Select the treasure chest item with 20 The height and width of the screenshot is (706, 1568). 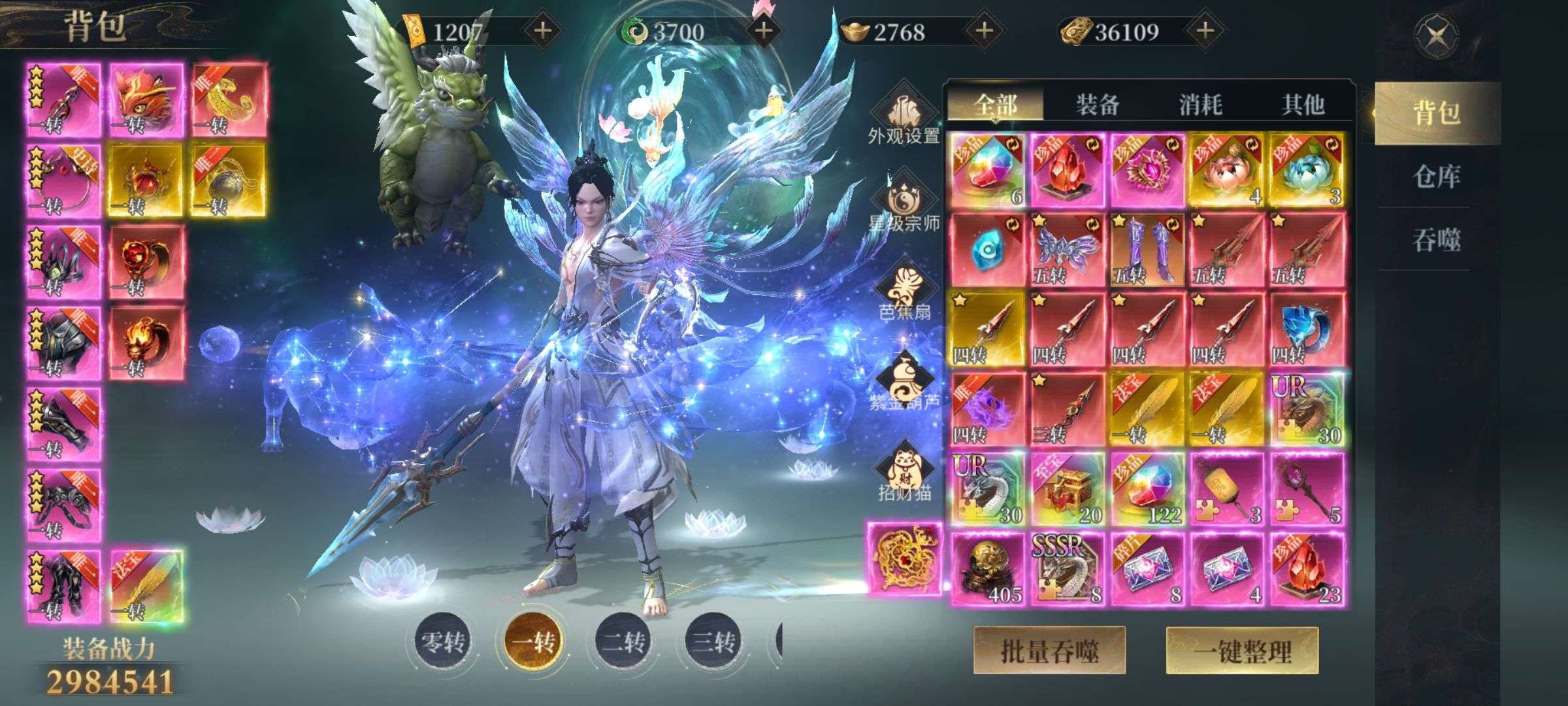pyautogui.click(x=1067, y=489)
